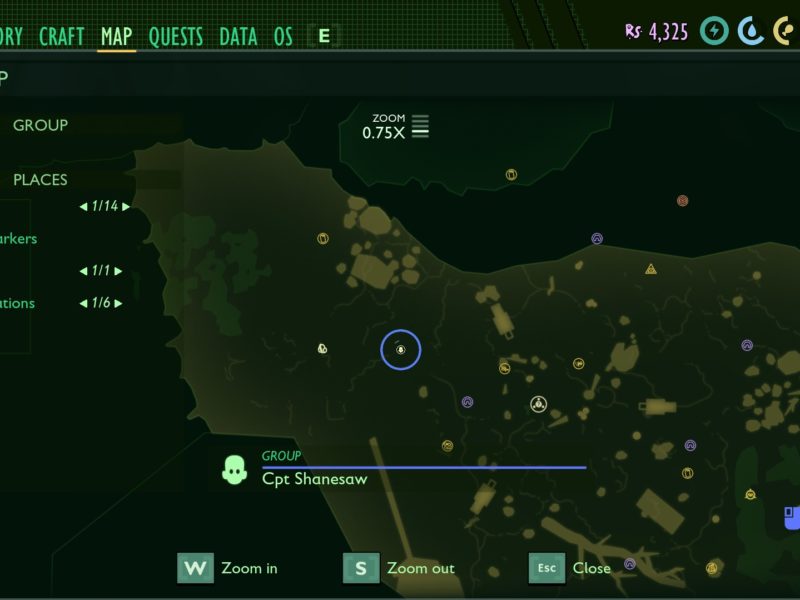Click the left arrow next to 1/14
800x600 pixels.
point(83,207)
